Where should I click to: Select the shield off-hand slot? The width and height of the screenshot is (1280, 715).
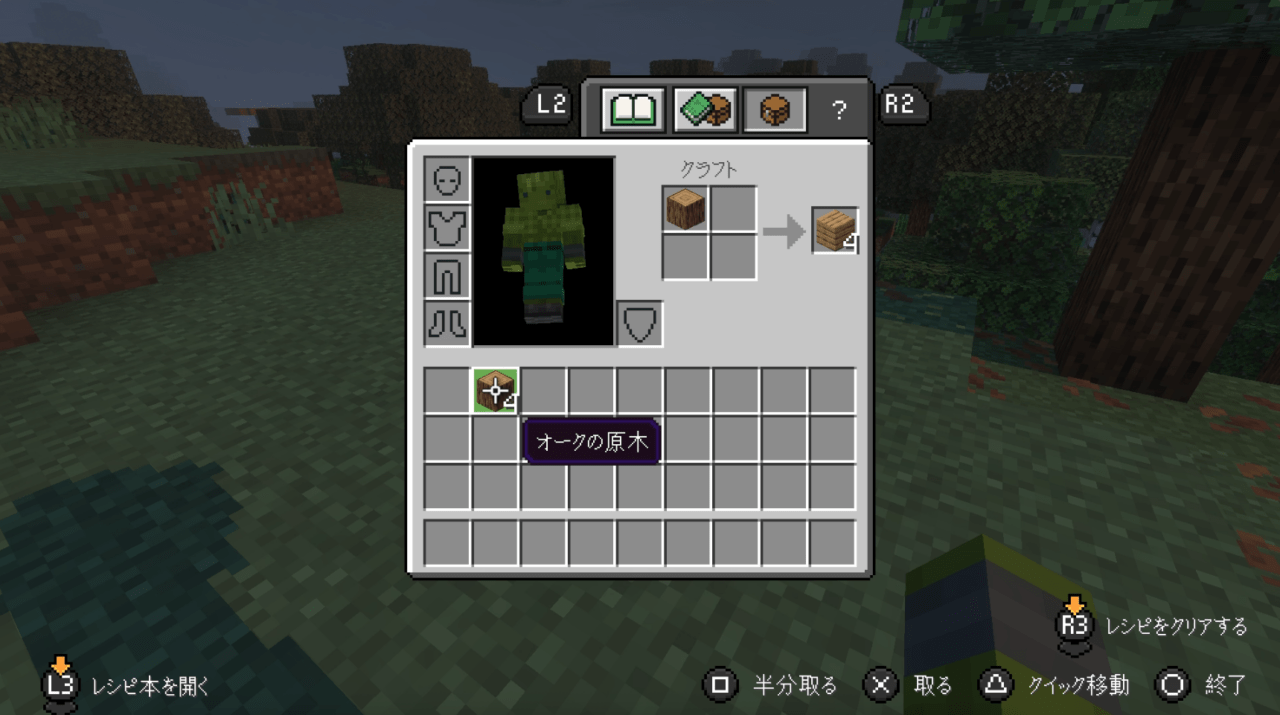tap(640, 323)
